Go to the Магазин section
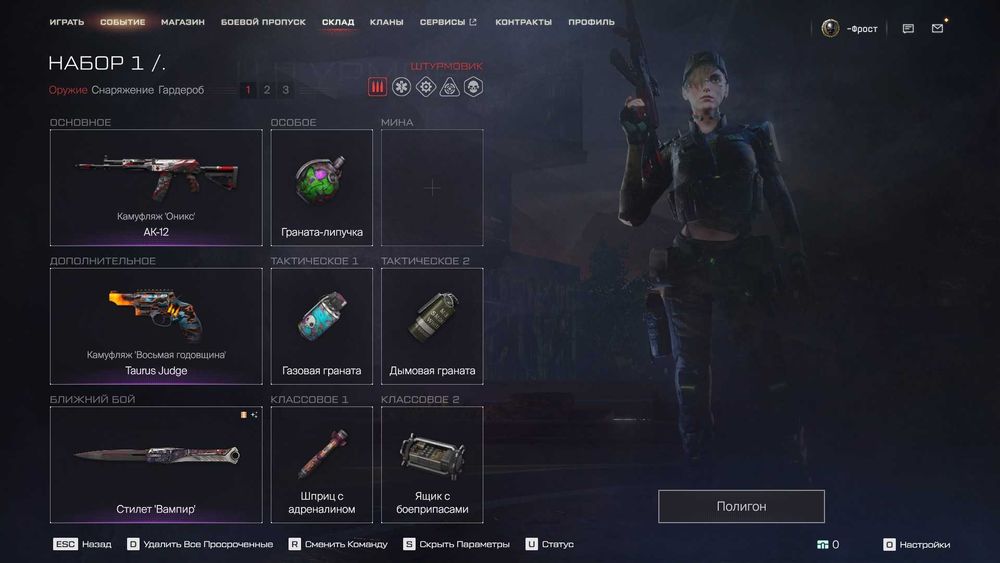This screenshot has height=563, width=1000. (183, 22)
